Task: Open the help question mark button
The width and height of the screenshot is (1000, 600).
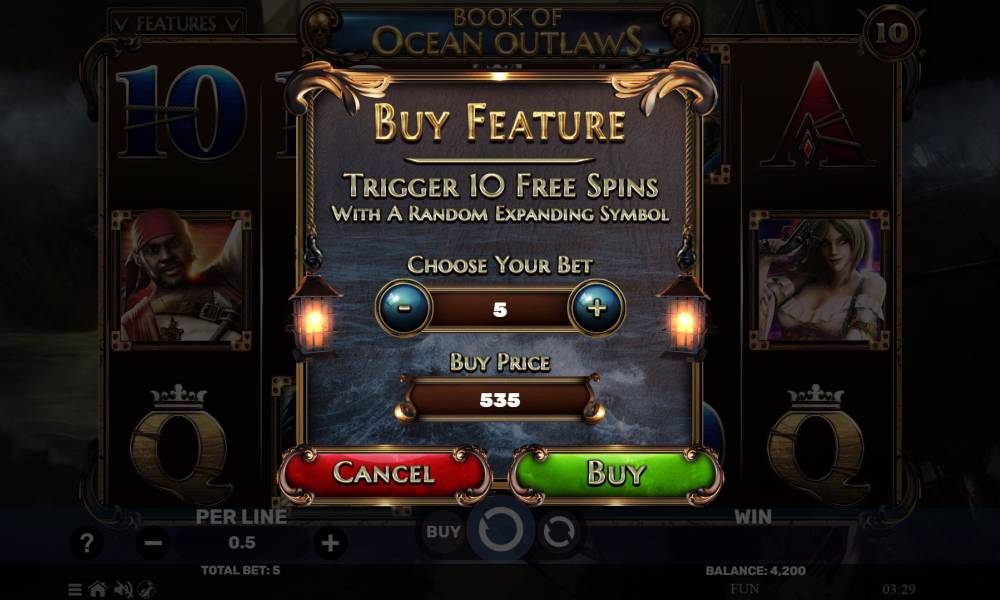Action: click(x=87, y=543)
